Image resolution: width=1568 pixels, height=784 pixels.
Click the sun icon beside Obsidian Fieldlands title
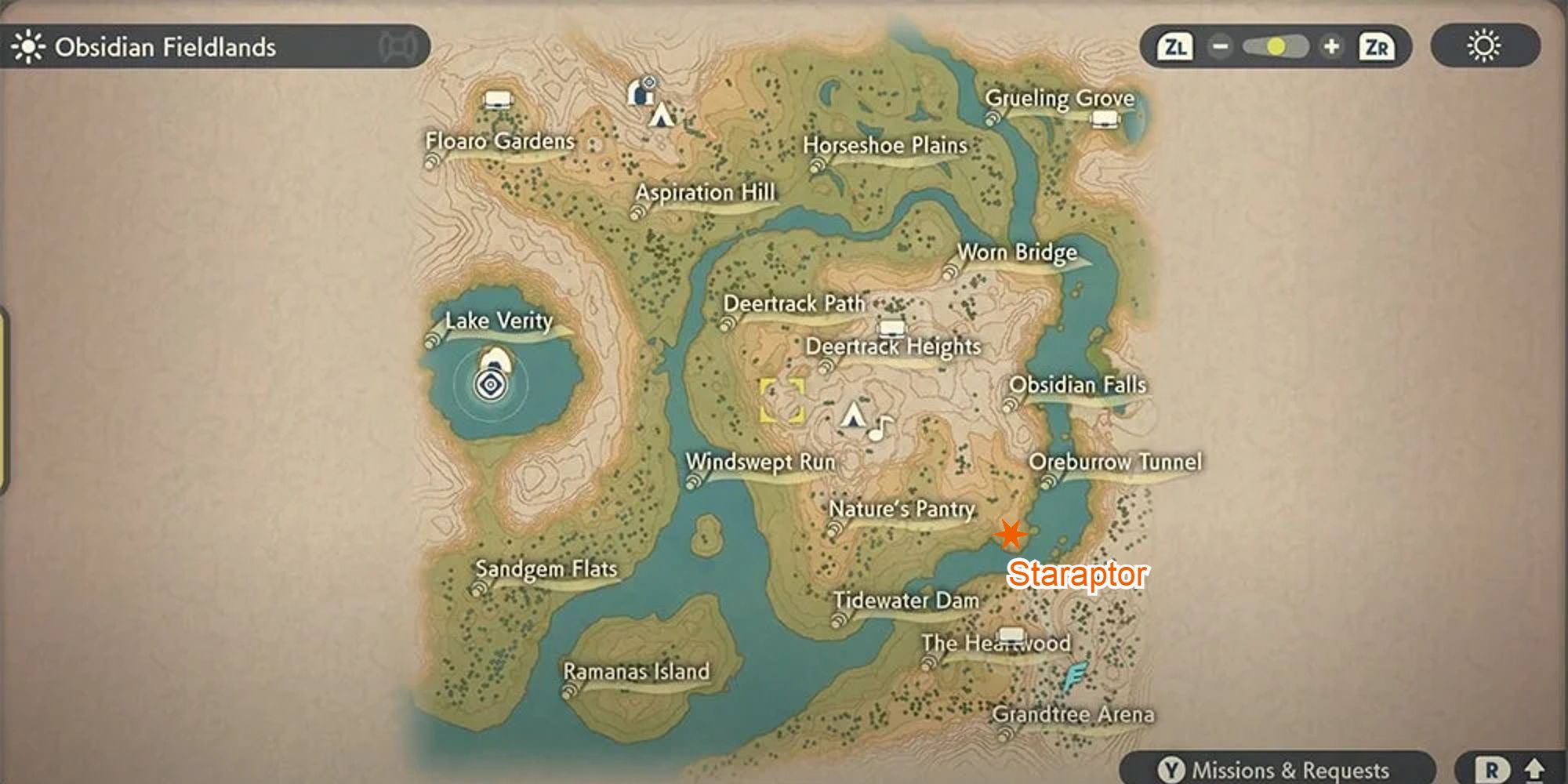tap(27, 46)
